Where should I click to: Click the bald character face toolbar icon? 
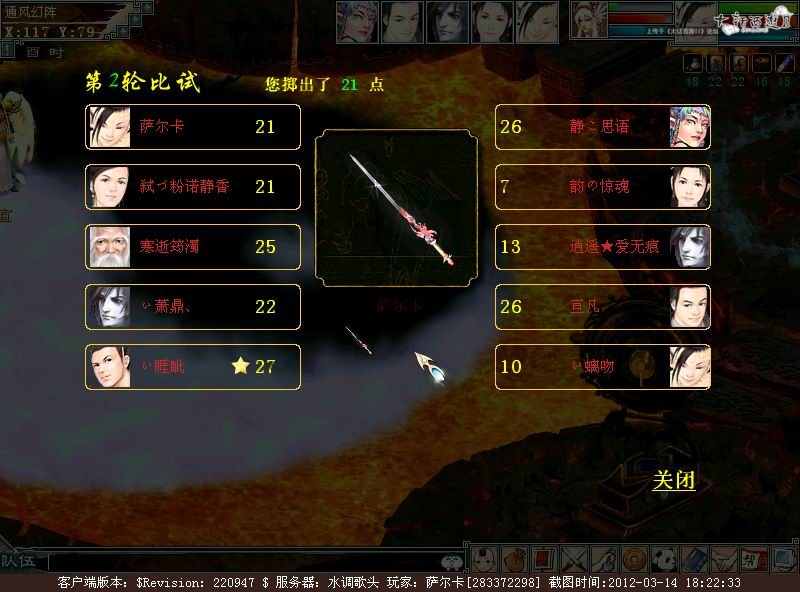tap(485, 559)
